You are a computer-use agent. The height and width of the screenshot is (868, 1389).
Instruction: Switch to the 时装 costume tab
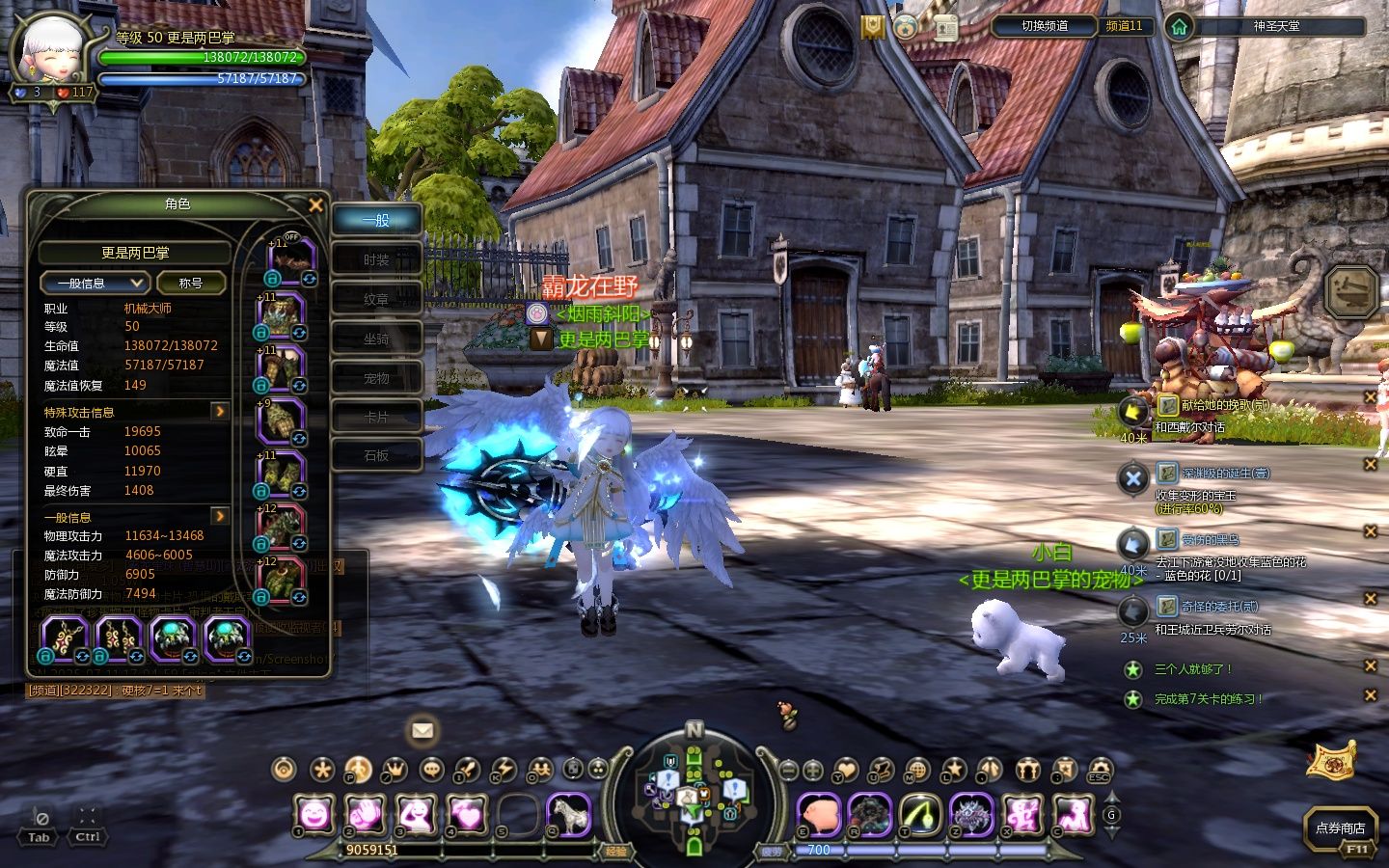tap(376, 259)
